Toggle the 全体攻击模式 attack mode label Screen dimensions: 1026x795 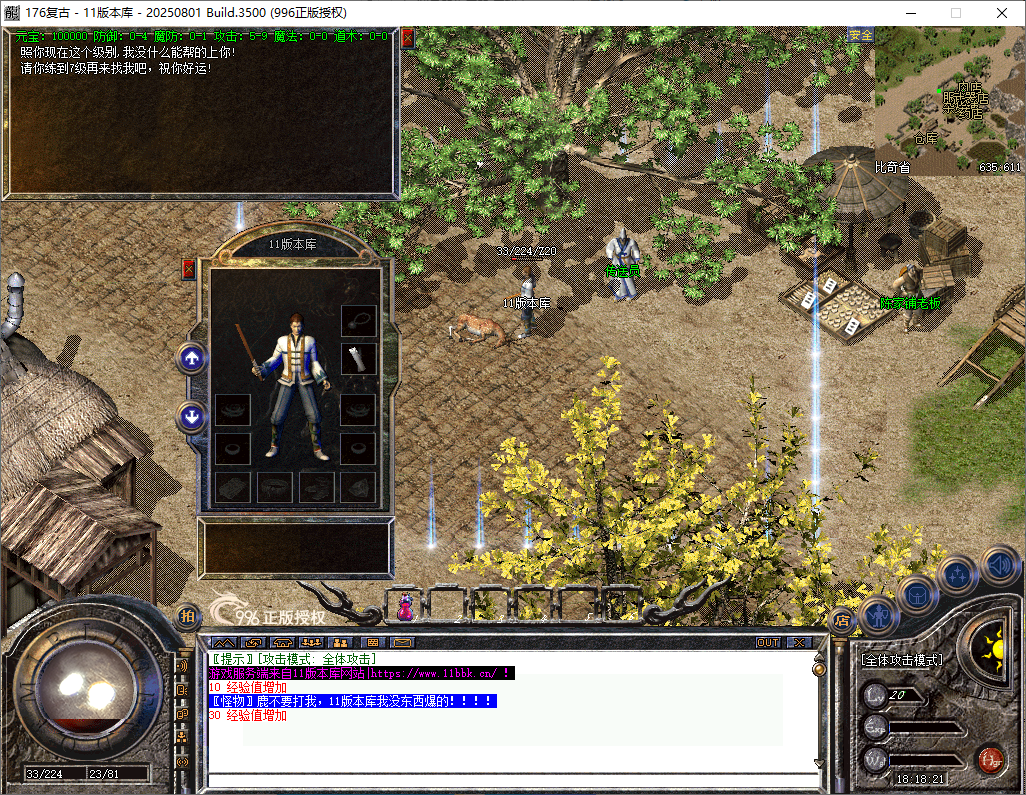click(x=901, y=661)
